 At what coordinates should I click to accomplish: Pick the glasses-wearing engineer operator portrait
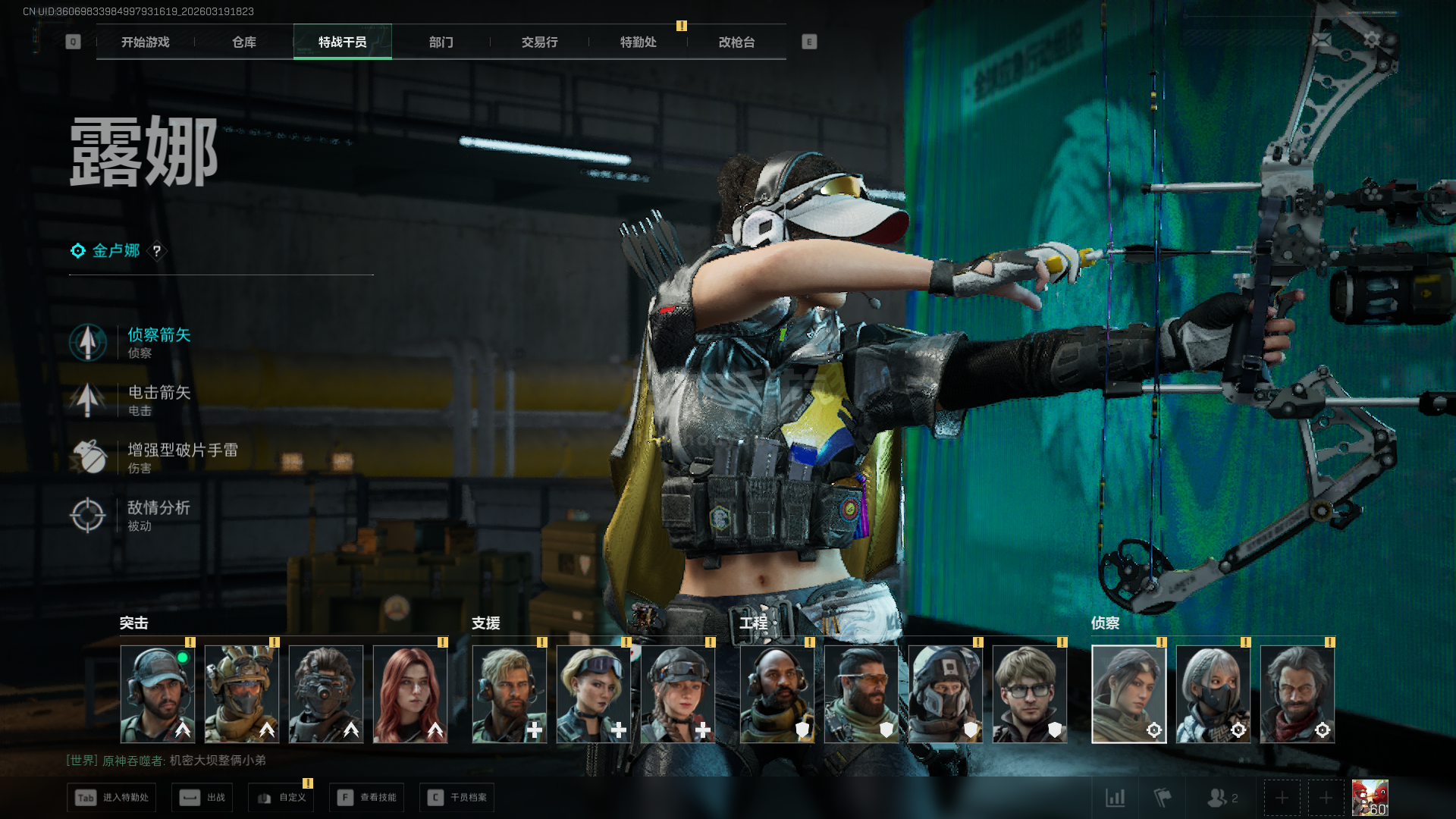pos(1030,694)
